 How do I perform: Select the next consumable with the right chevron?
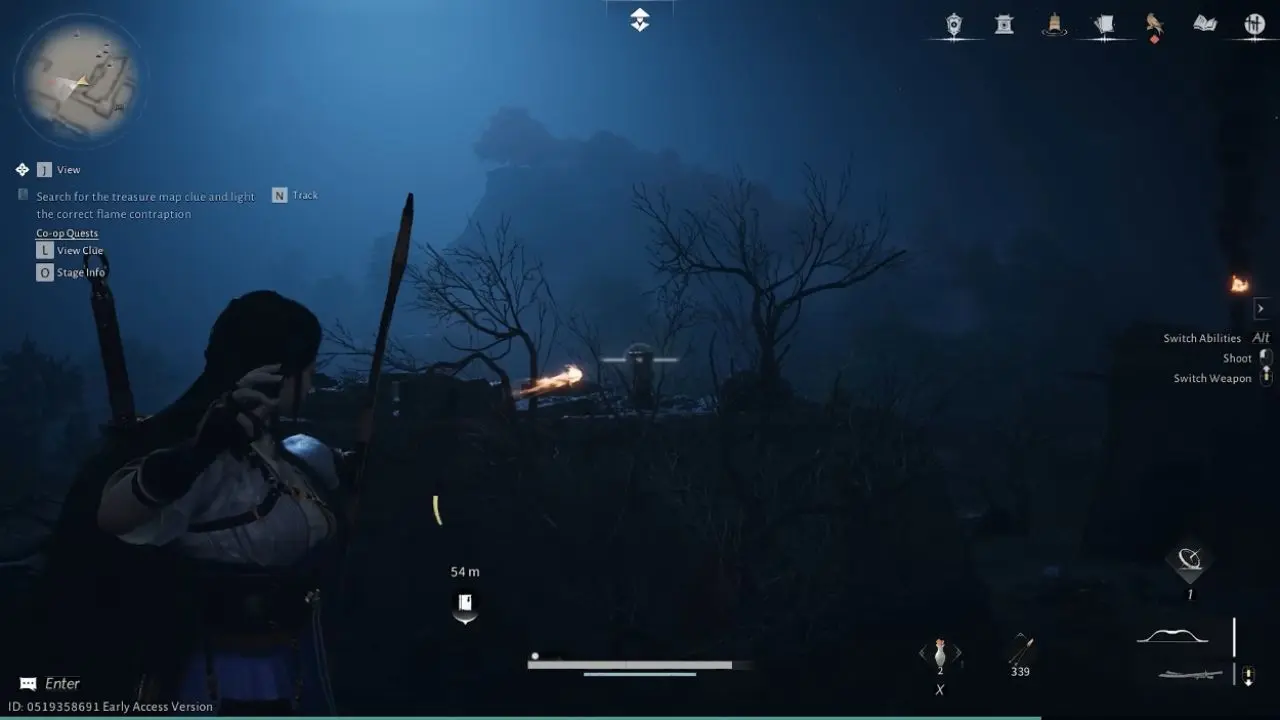pos(958,652)
